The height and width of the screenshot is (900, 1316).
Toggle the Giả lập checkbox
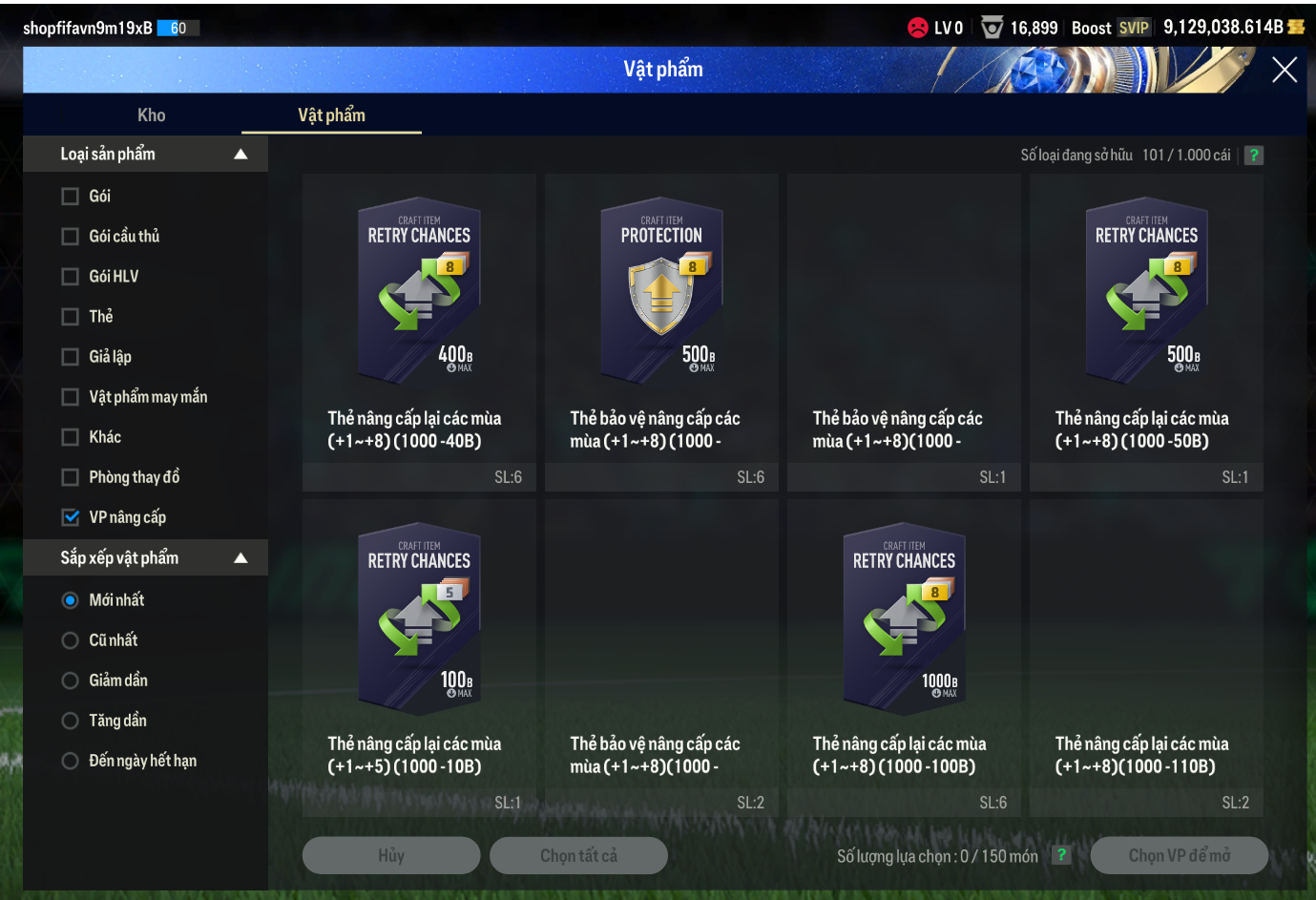coord(71,357)
